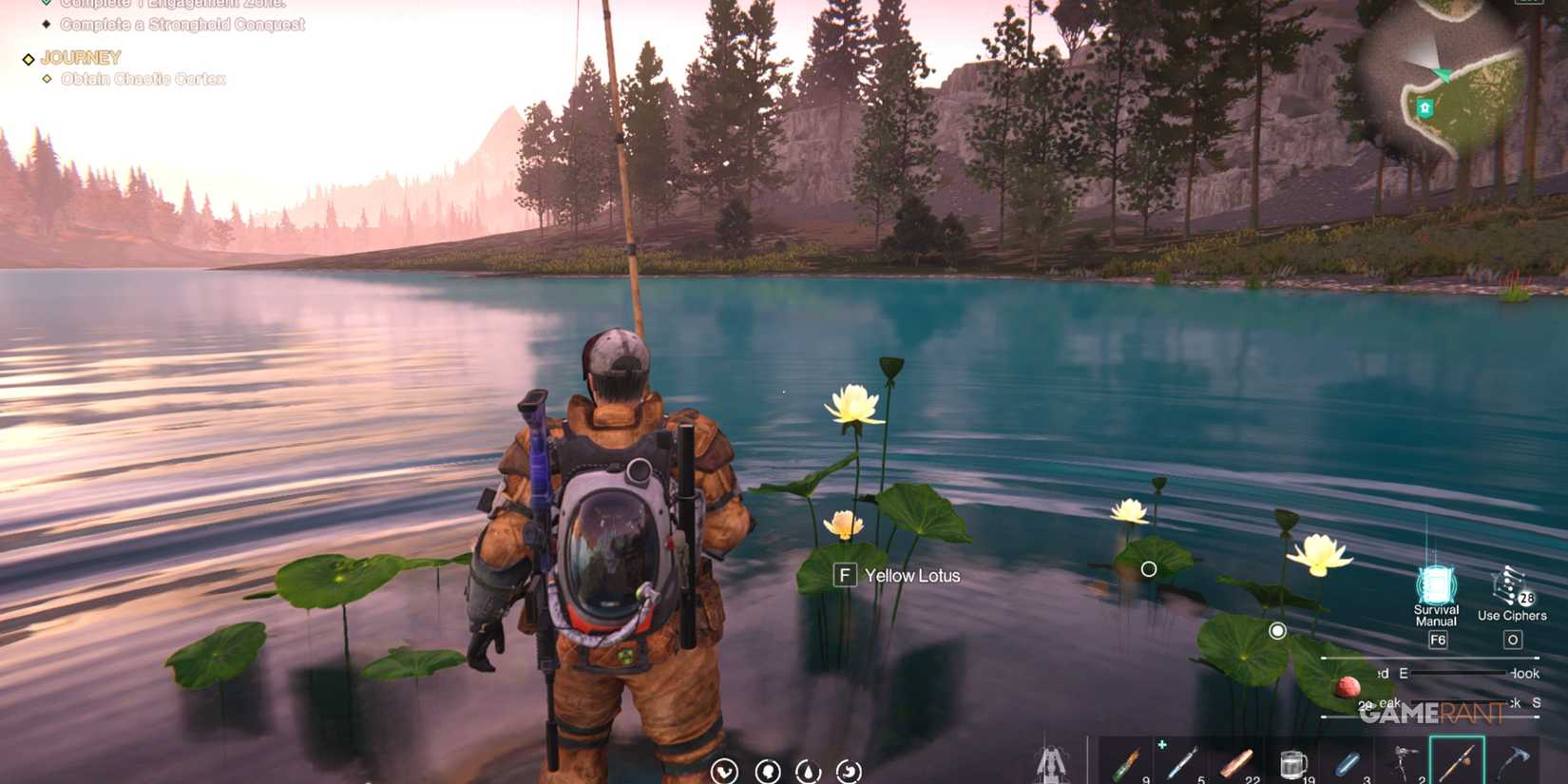
Task: Click the home icon on the minimap
Action: [1423, 107]
